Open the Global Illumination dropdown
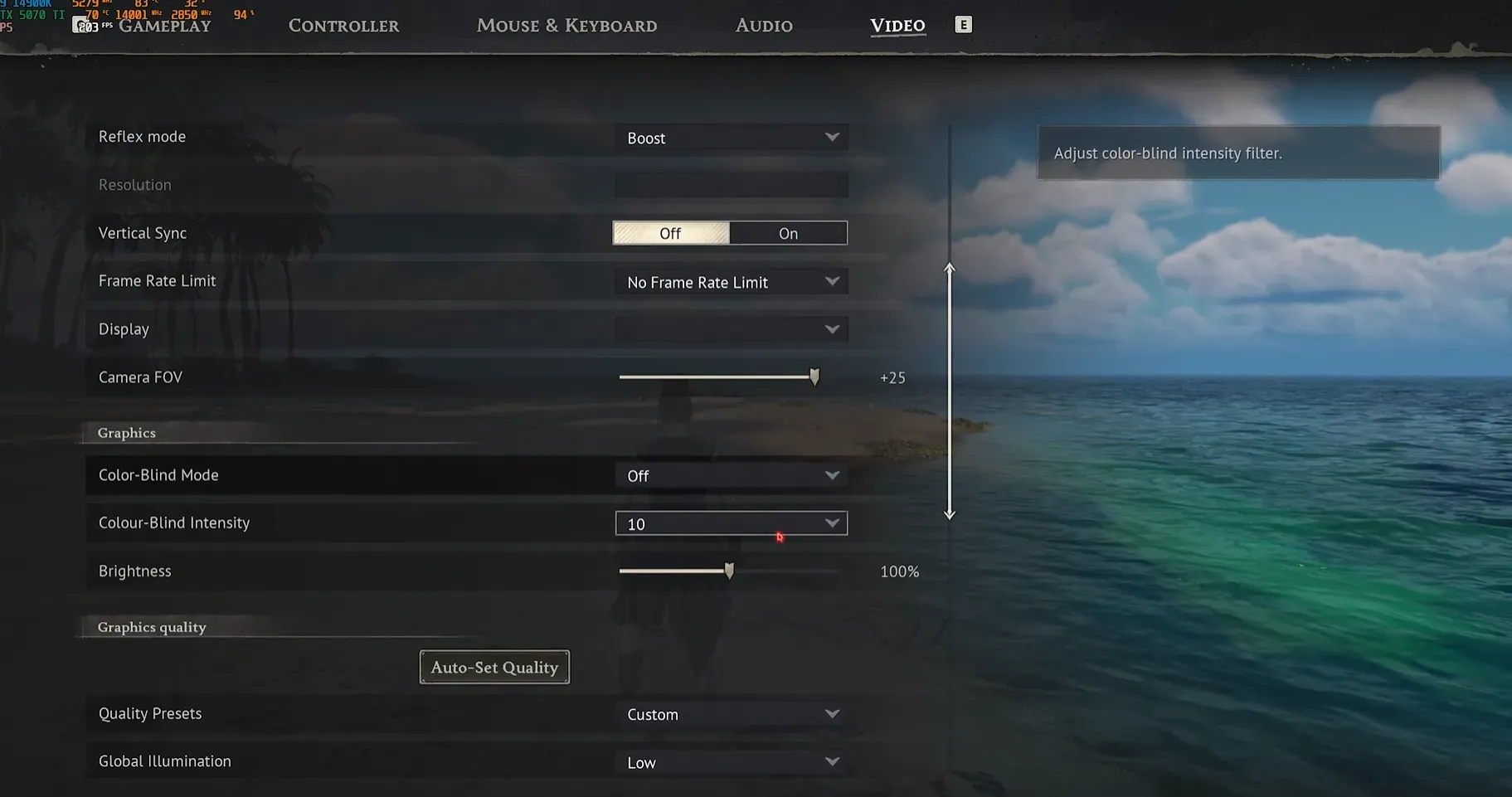This screenshot has height=797, width=1512. (x=731, y=761)
